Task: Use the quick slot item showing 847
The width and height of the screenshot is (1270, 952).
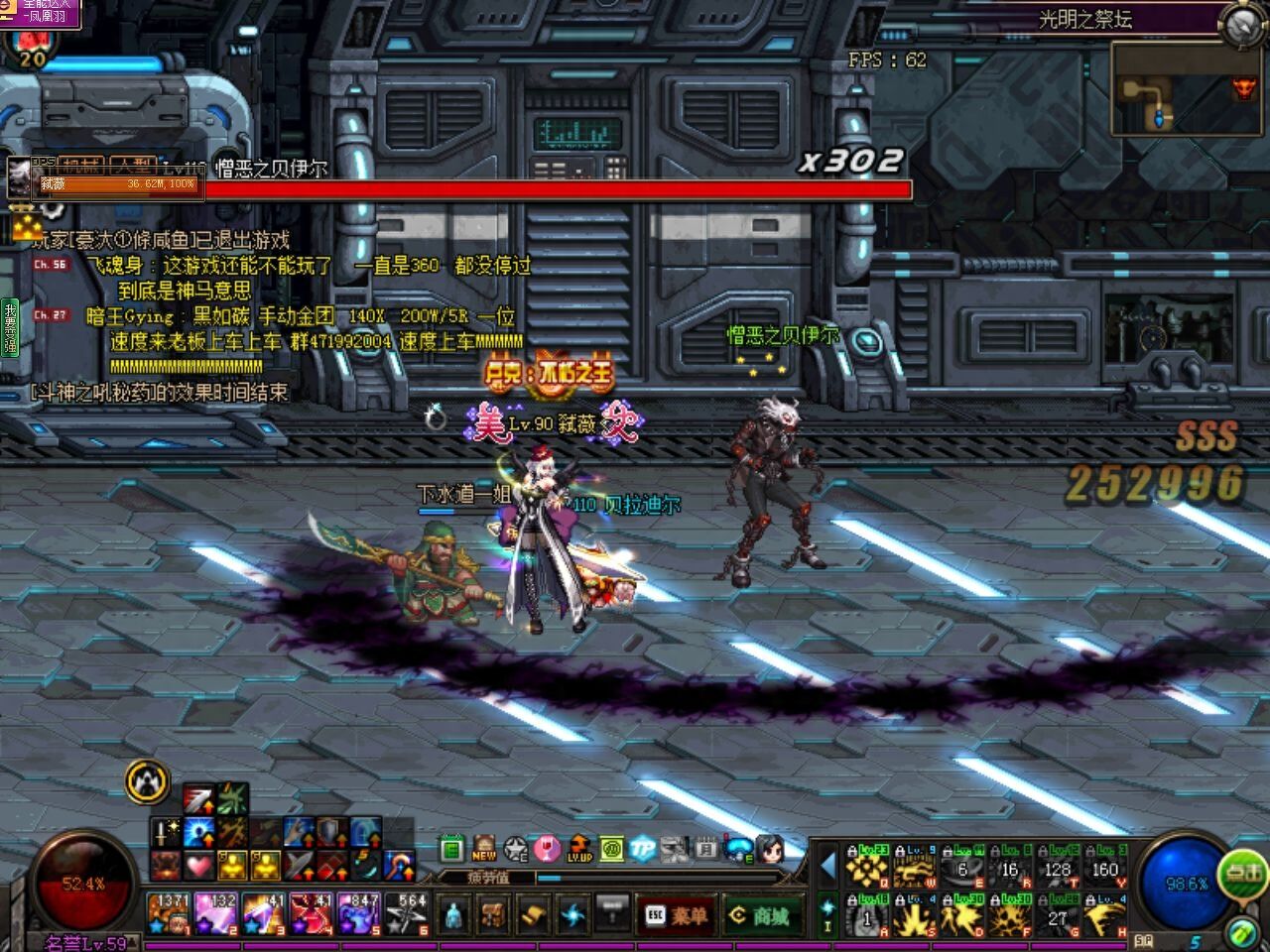Action: pyautogui.click(x=359, y=913)
